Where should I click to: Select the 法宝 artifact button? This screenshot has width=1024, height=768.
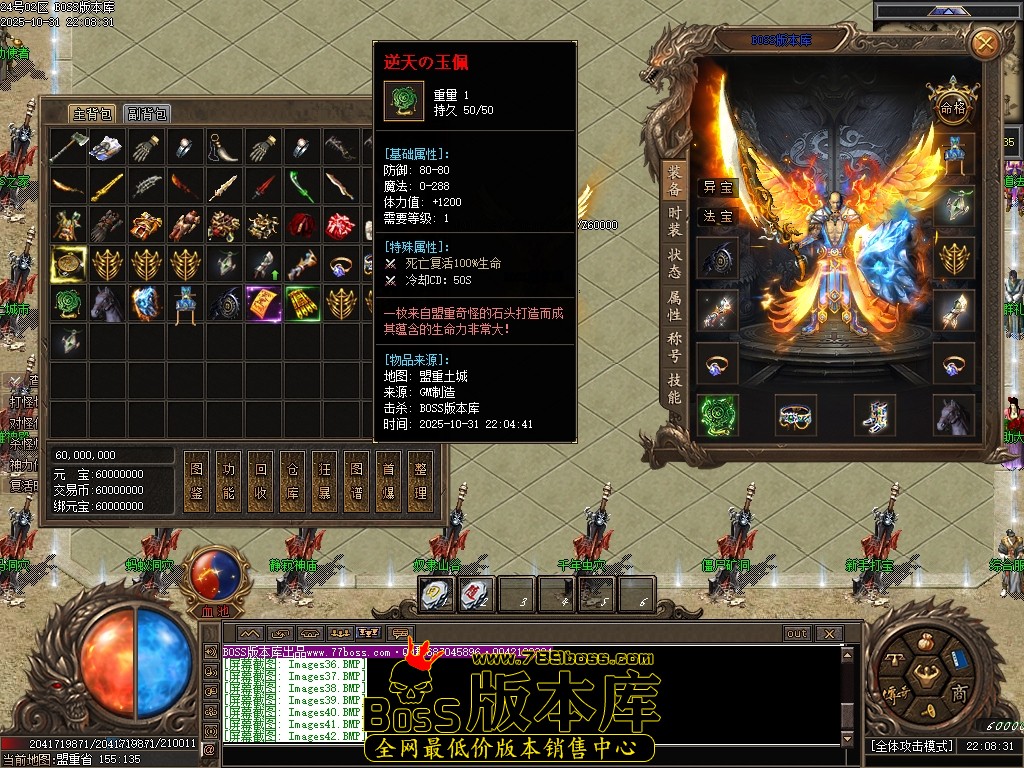click(x=717, y=215)
